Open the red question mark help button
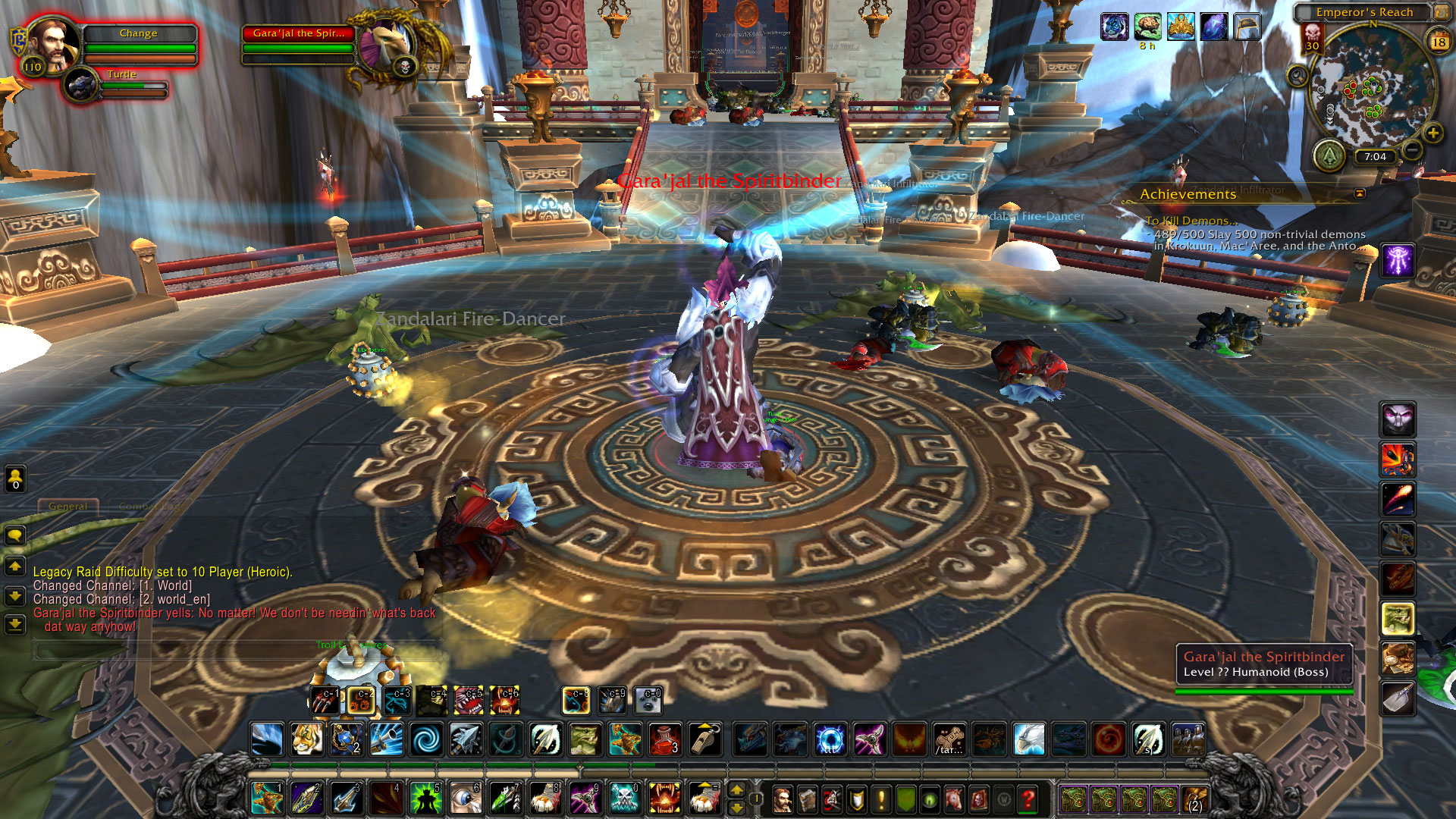Screen dimensions: 1456x819 coord(1028,799)
